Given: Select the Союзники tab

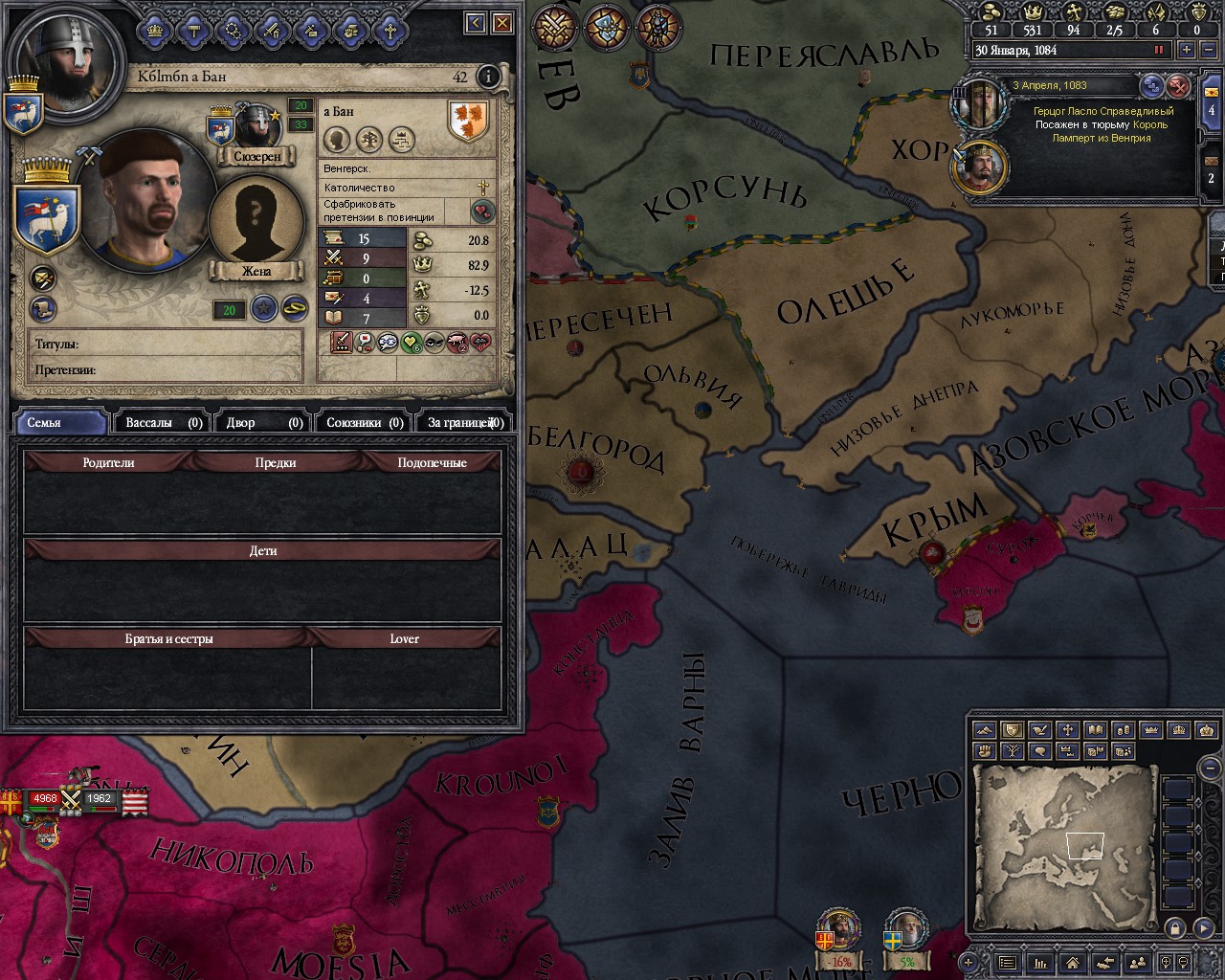Looking at the screenshot, I should [x=364, y=422].
